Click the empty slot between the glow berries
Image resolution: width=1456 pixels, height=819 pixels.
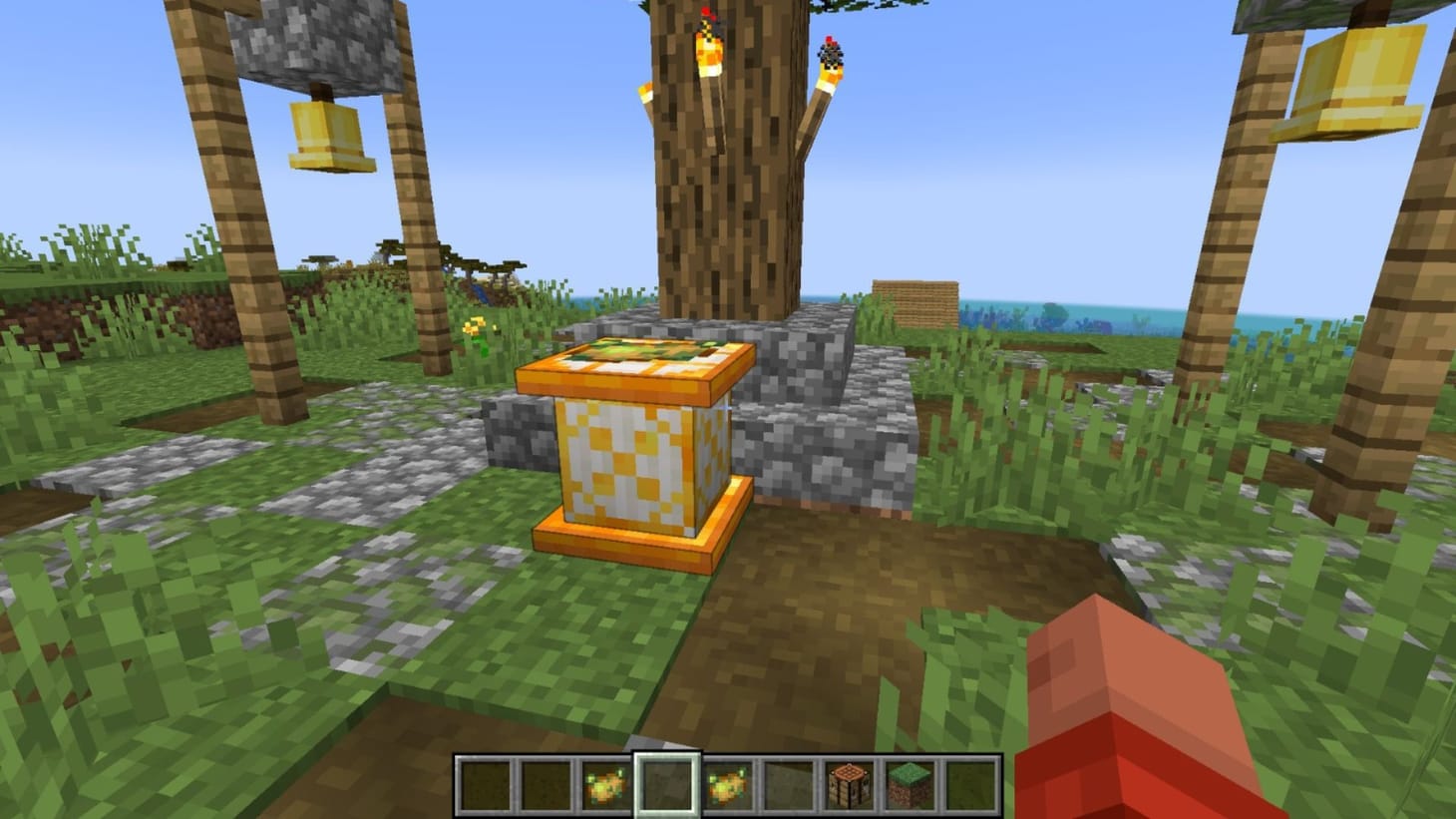click(668, 784)
